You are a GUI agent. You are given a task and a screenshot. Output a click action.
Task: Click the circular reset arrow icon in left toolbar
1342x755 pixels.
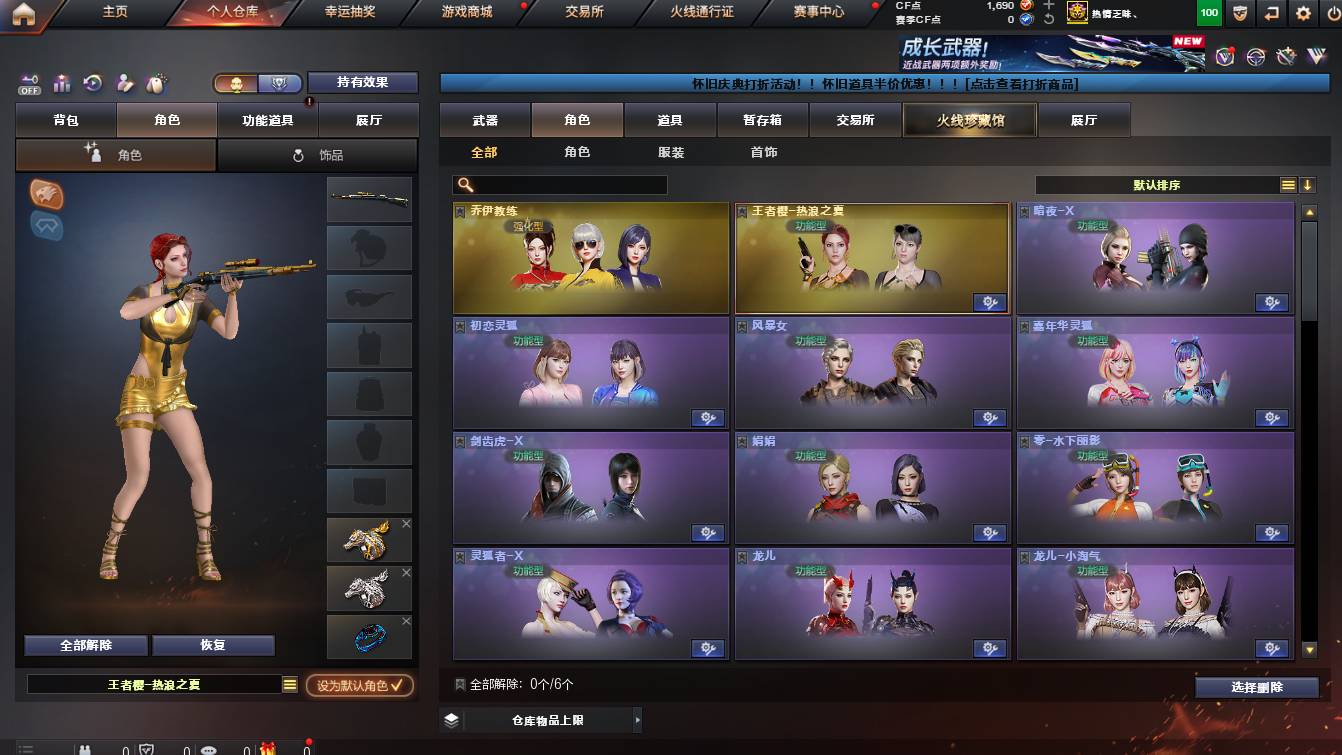click(91, 81)
